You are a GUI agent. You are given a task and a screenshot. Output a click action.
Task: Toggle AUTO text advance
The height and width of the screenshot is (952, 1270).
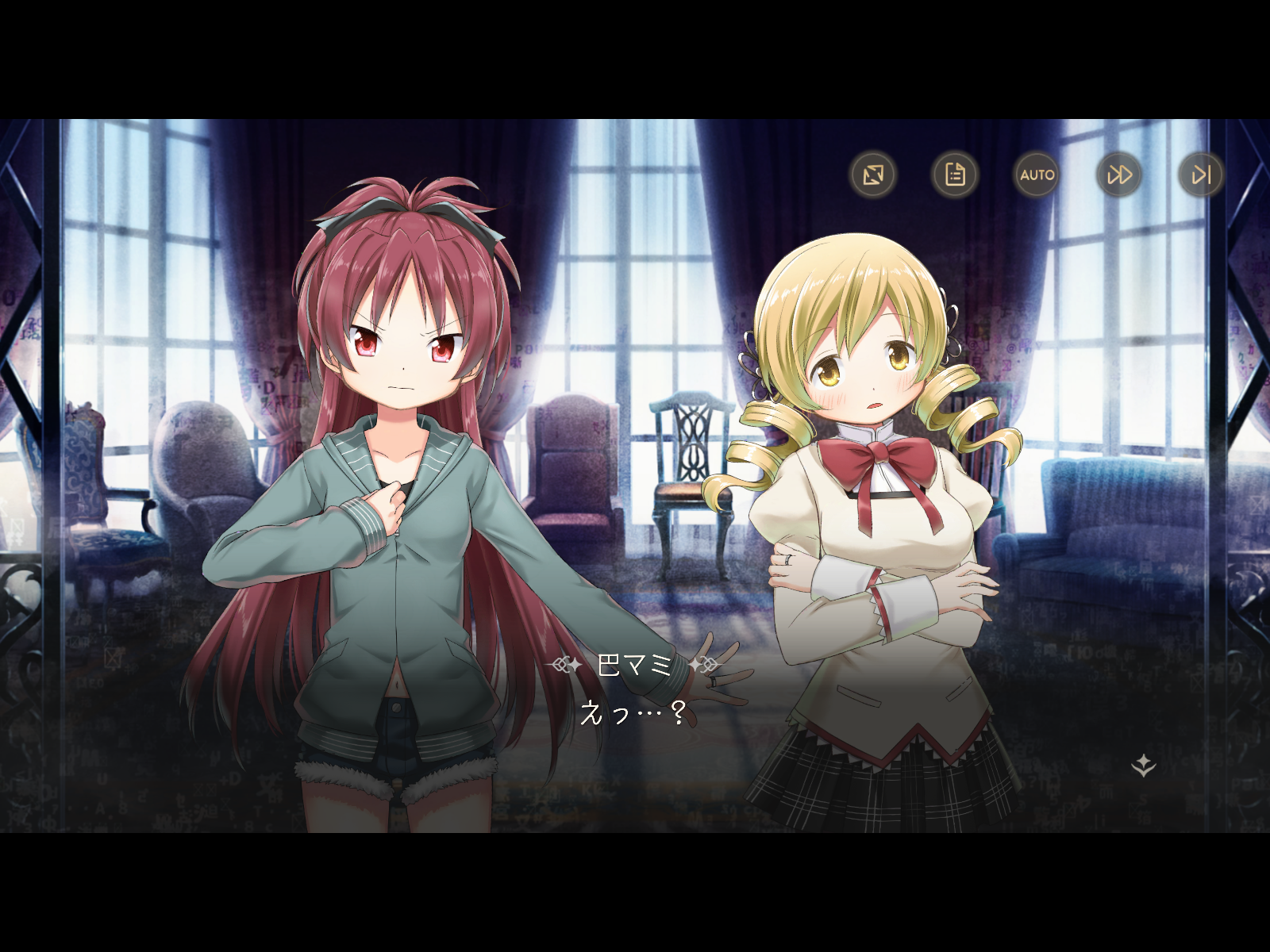pos(1037,175)
